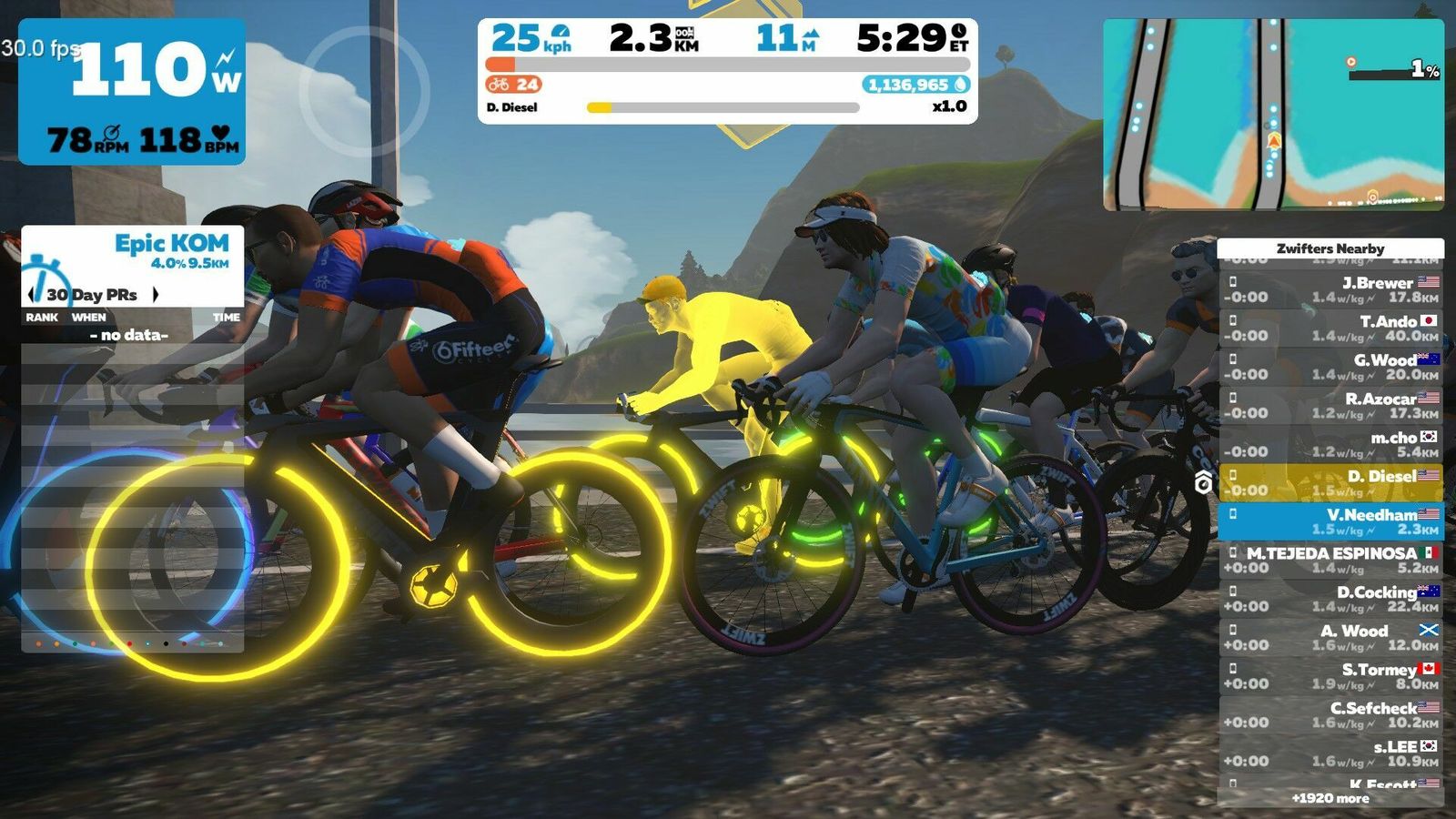
Task: Select A. Wood from nearby riders
Action: click(1330, 637)
